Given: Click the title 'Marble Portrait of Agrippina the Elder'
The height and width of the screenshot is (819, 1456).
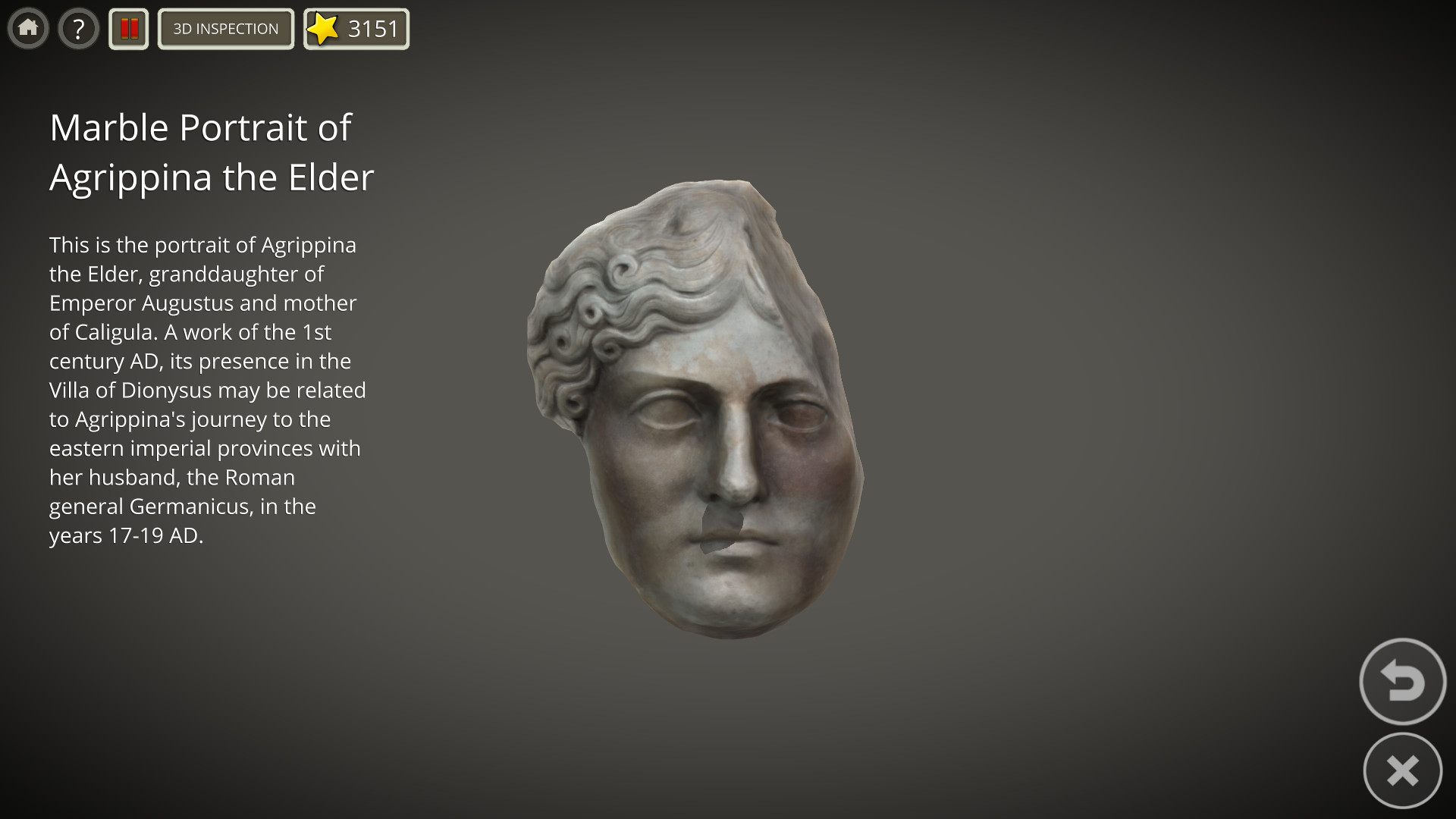Looking at the screenshot, I should (x=212, y=152).
